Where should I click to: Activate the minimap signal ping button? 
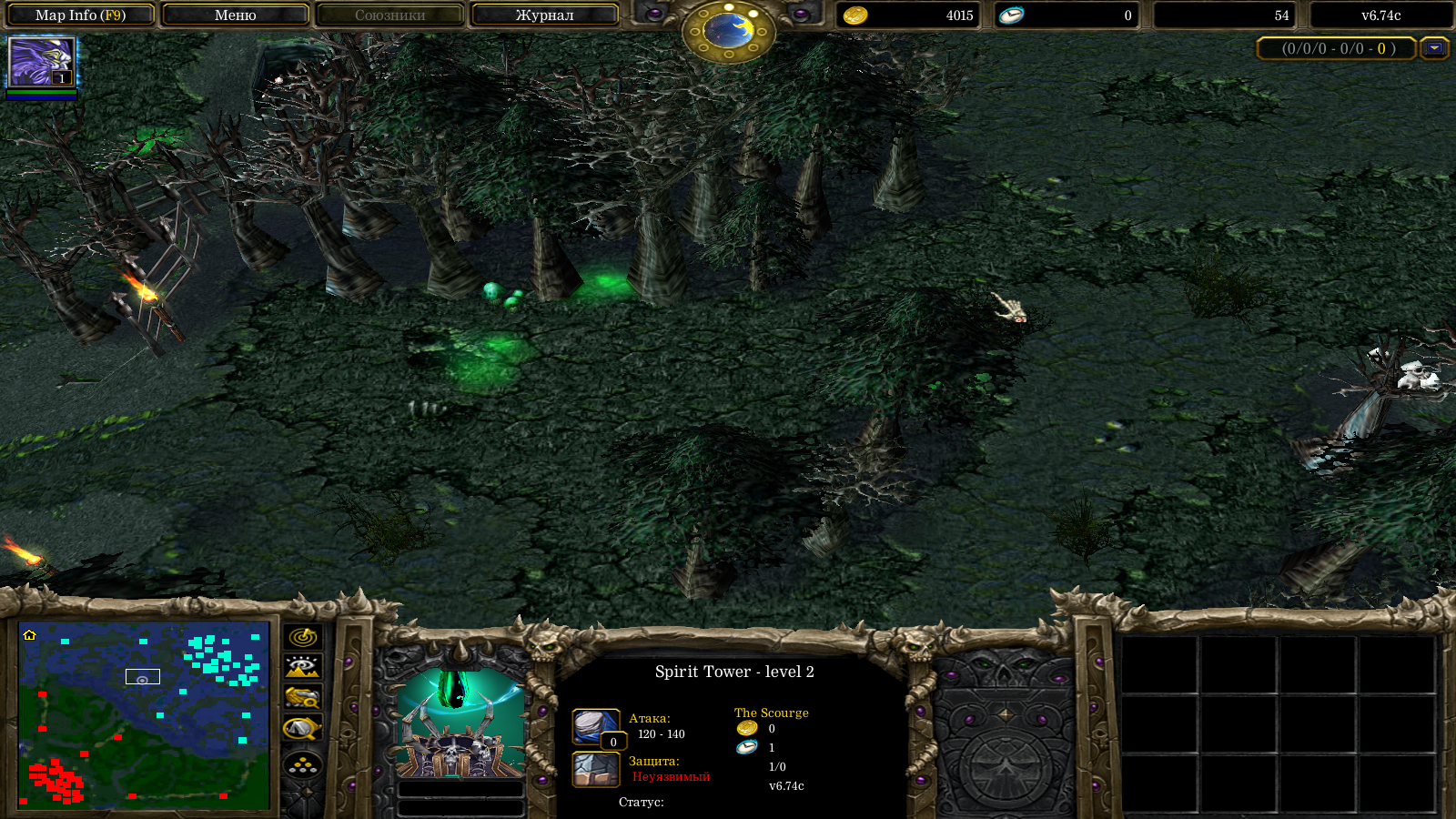click(302, 637)
